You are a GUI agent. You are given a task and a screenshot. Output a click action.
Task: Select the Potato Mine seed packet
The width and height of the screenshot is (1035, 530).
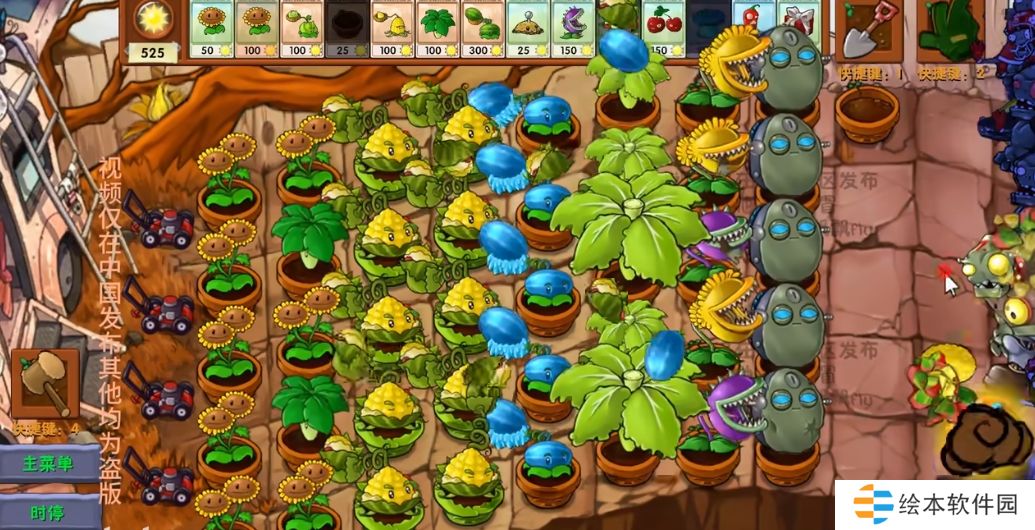[x=526, y=29]
